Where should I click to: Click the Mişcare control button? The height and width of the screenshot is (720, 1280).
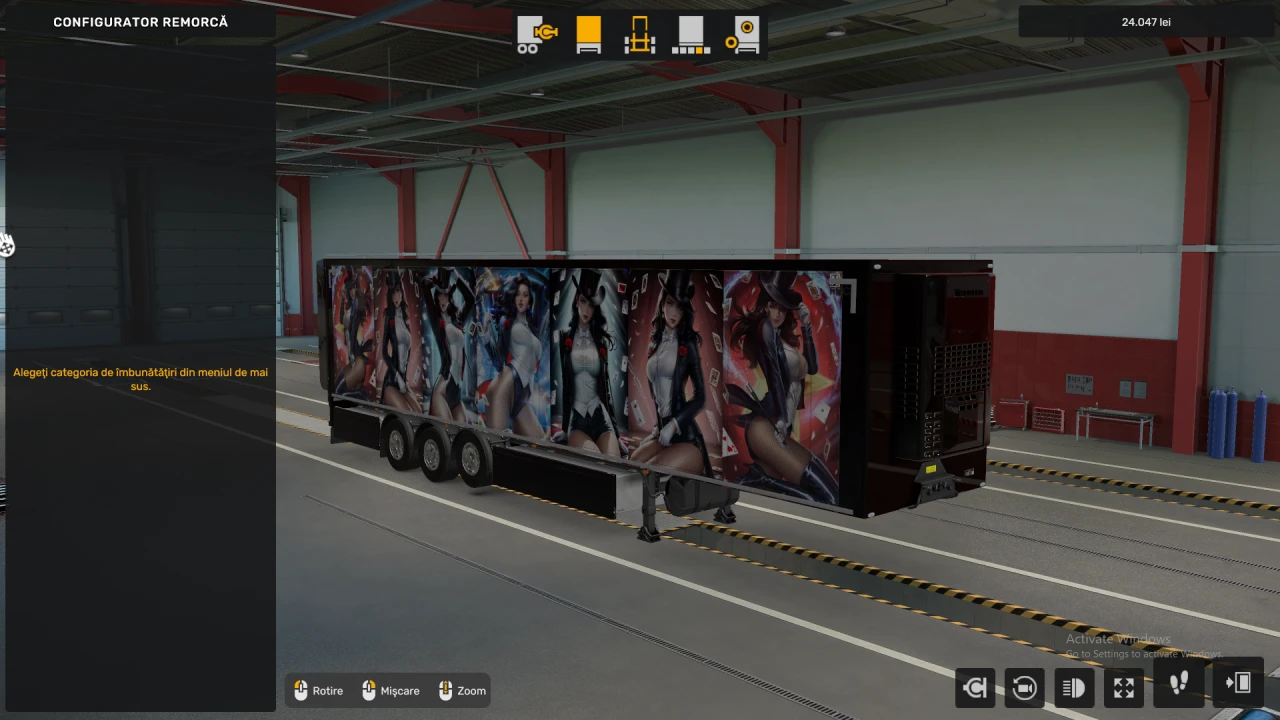[x=390, y=690]
